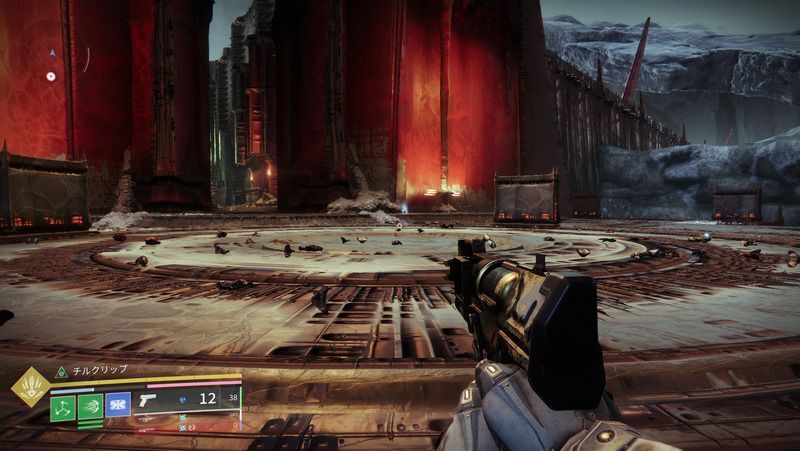Click the clan emblem beside the player name
This screenshot has width=800, height=451.
(60, 371)
